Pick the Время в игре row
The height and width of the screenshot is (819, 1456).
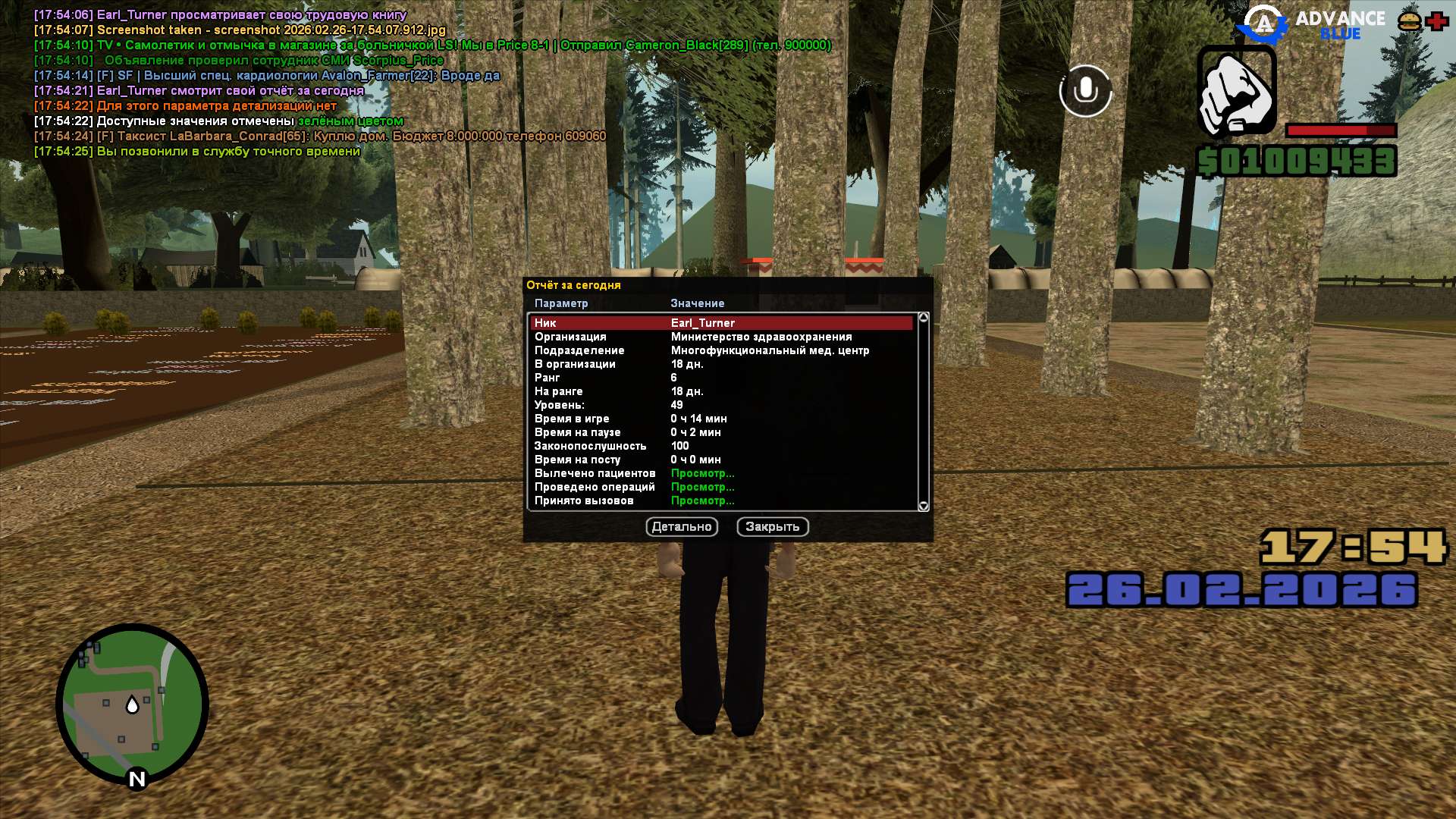click(720, 419)
